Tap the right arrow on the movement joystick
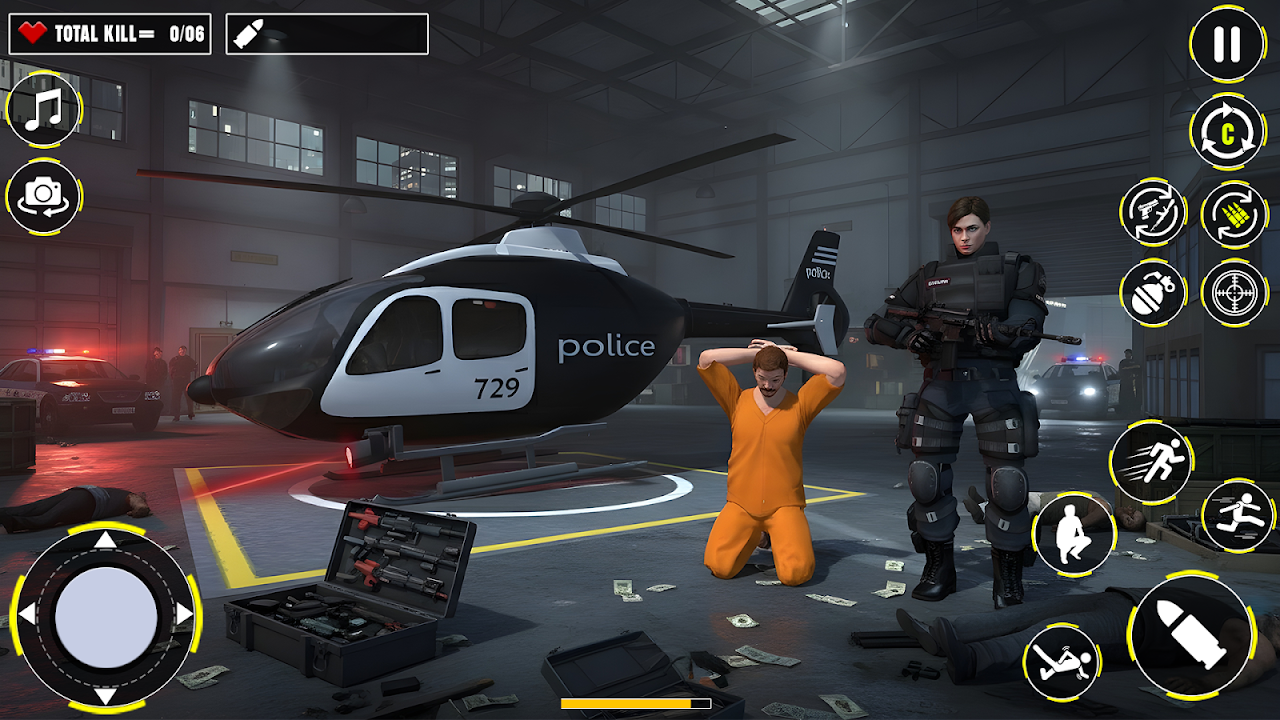Image resolution: width=1280 pixels, height=720 pixels. click(x=184, y=613)
